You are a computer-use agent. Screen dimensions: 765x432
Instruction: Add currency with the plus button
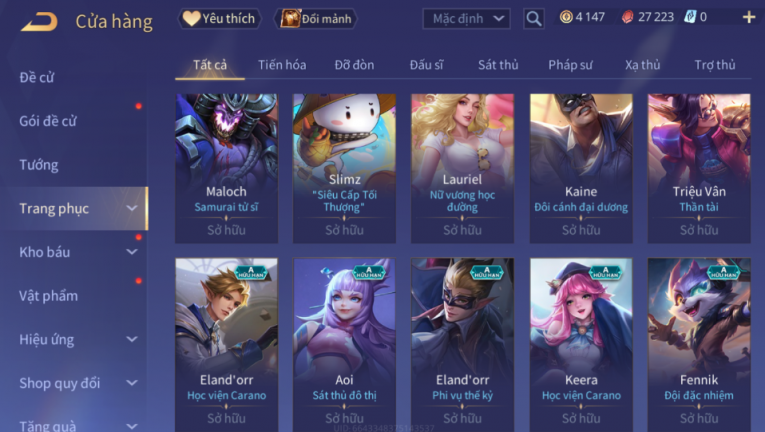click(x=748, y=17)
